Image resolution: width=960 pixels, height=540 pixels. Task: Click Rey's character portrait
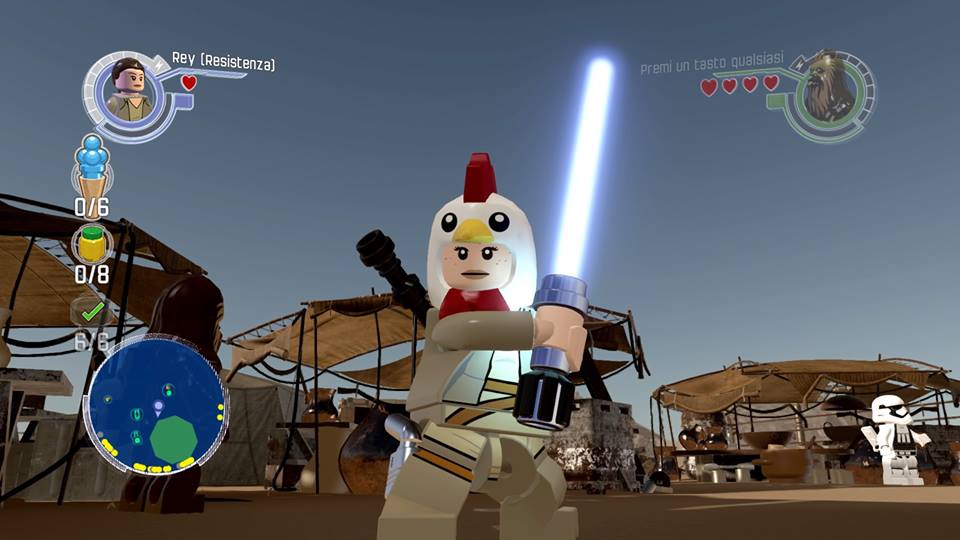point(129,92)
